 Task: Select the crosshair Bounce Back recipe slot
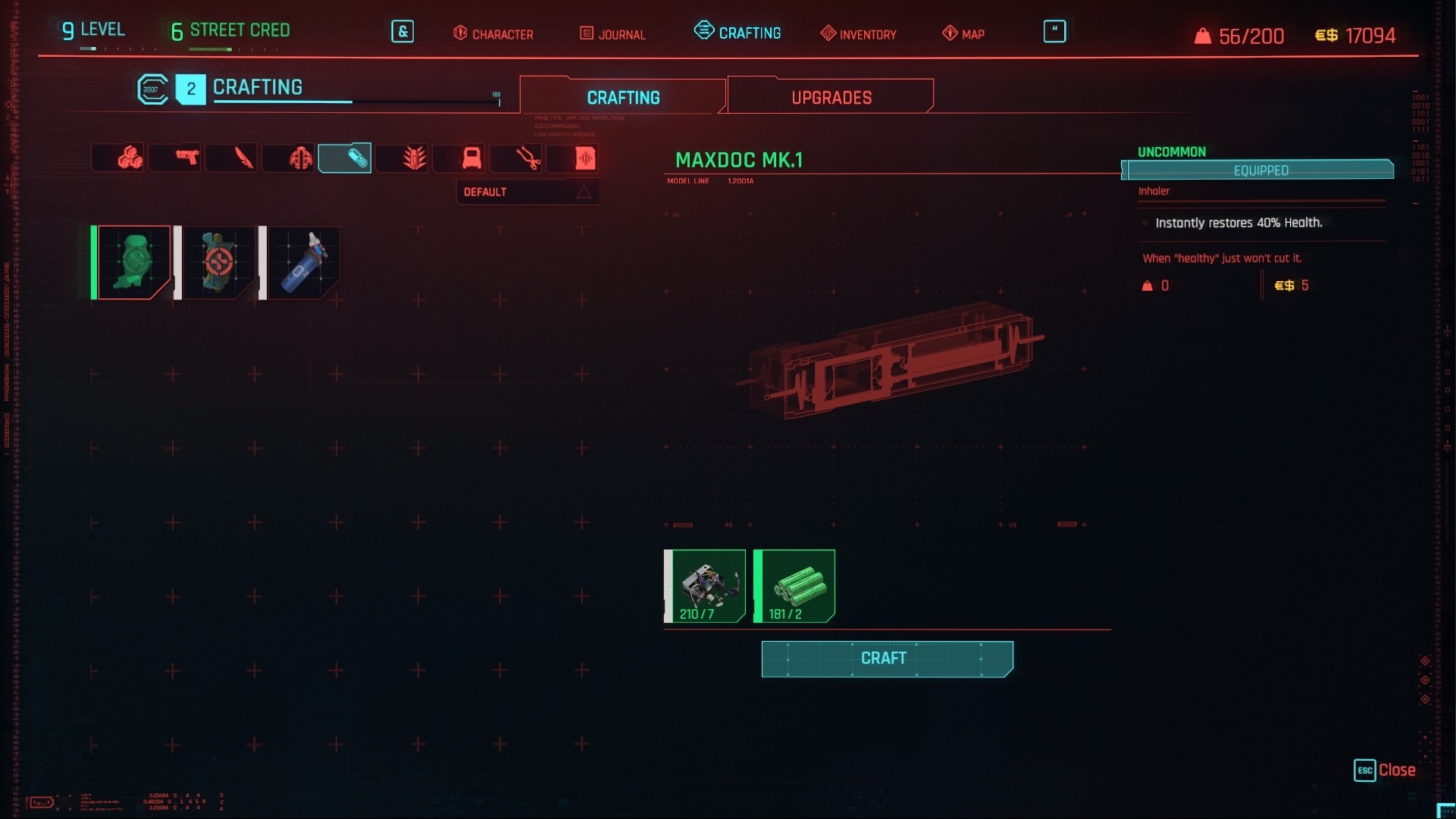point(218,262)
